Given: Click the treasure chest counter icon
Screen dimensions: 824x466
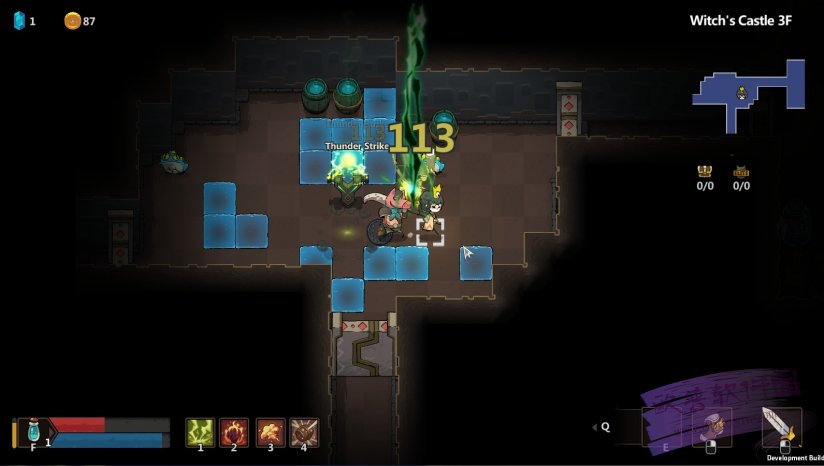Looking at the screenshot, I should tap(704, 172).
